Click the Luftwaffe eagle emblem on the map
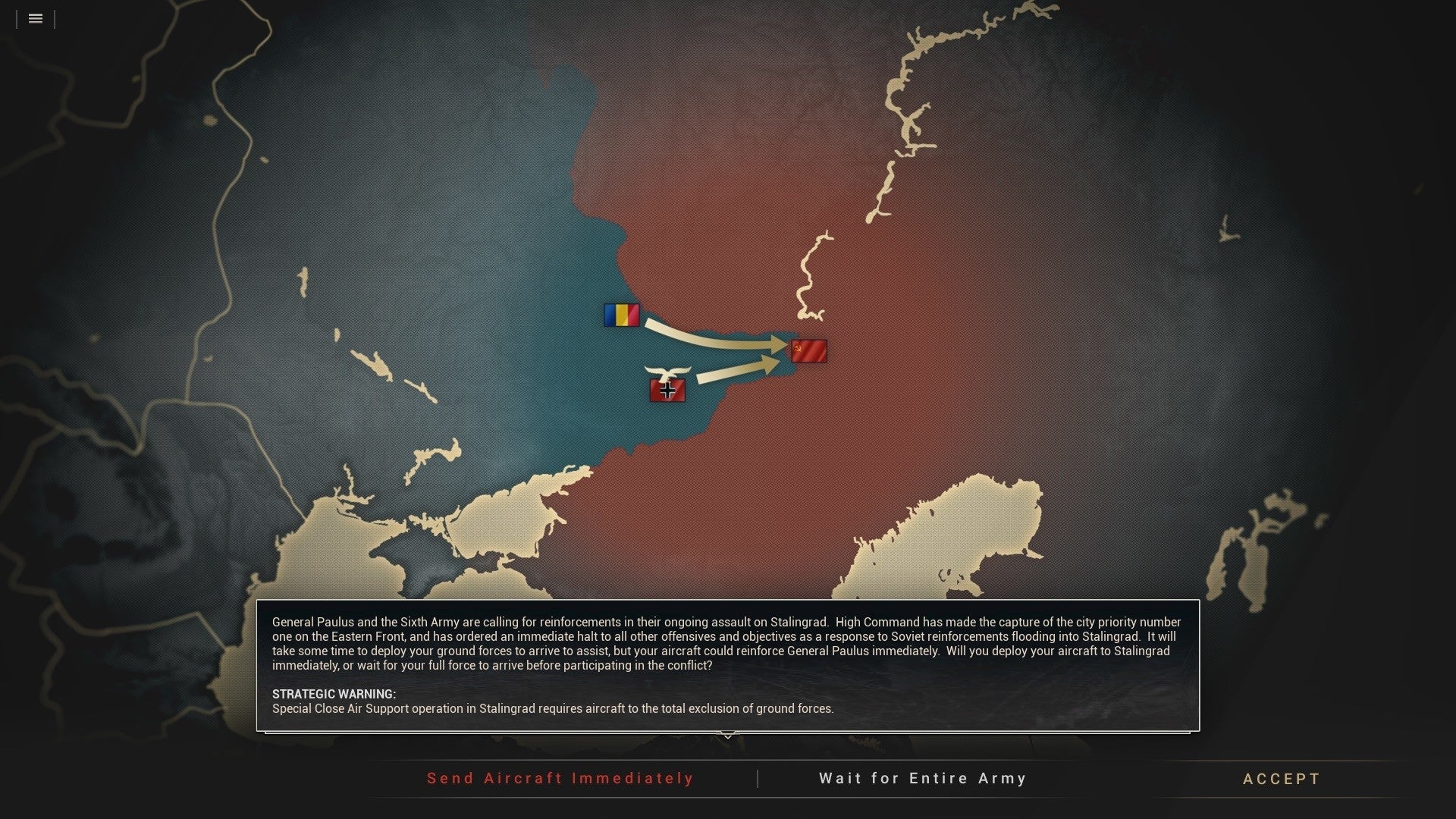The height and width of the screenshot is (819, 1456). tap(668, 369)
